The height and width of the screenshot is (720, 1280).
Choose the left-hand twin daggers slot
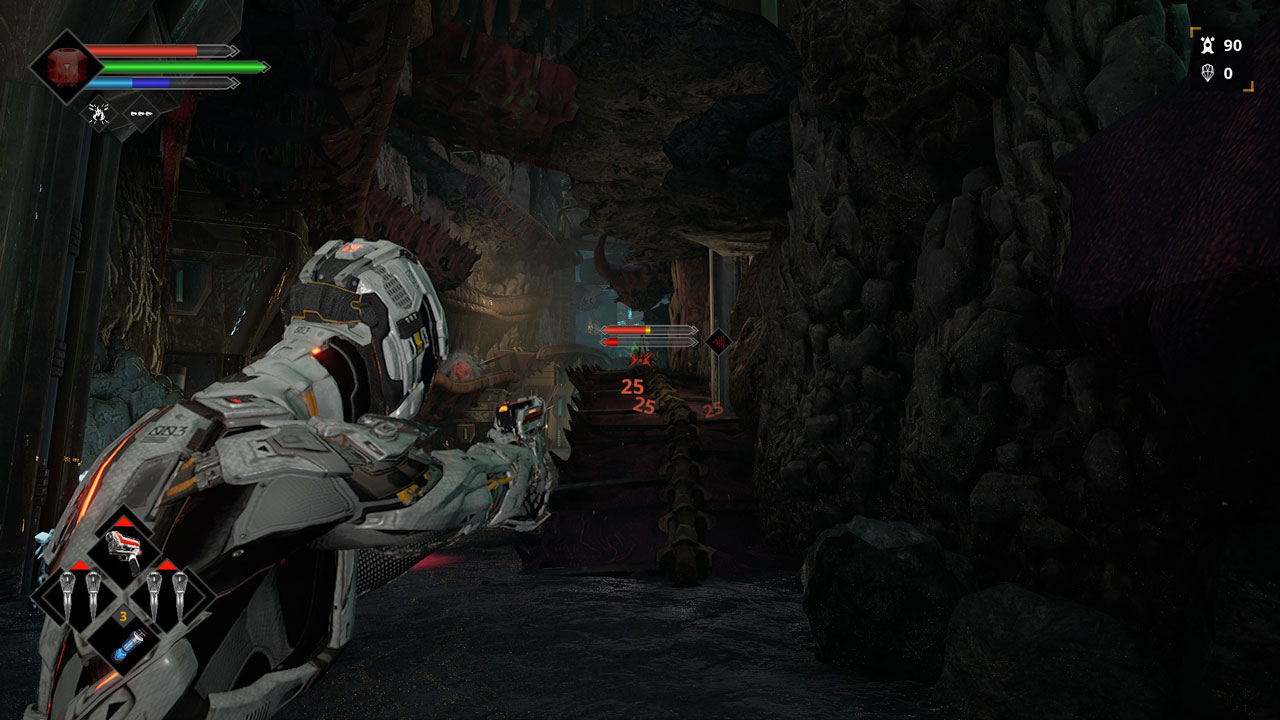[79, 595]
